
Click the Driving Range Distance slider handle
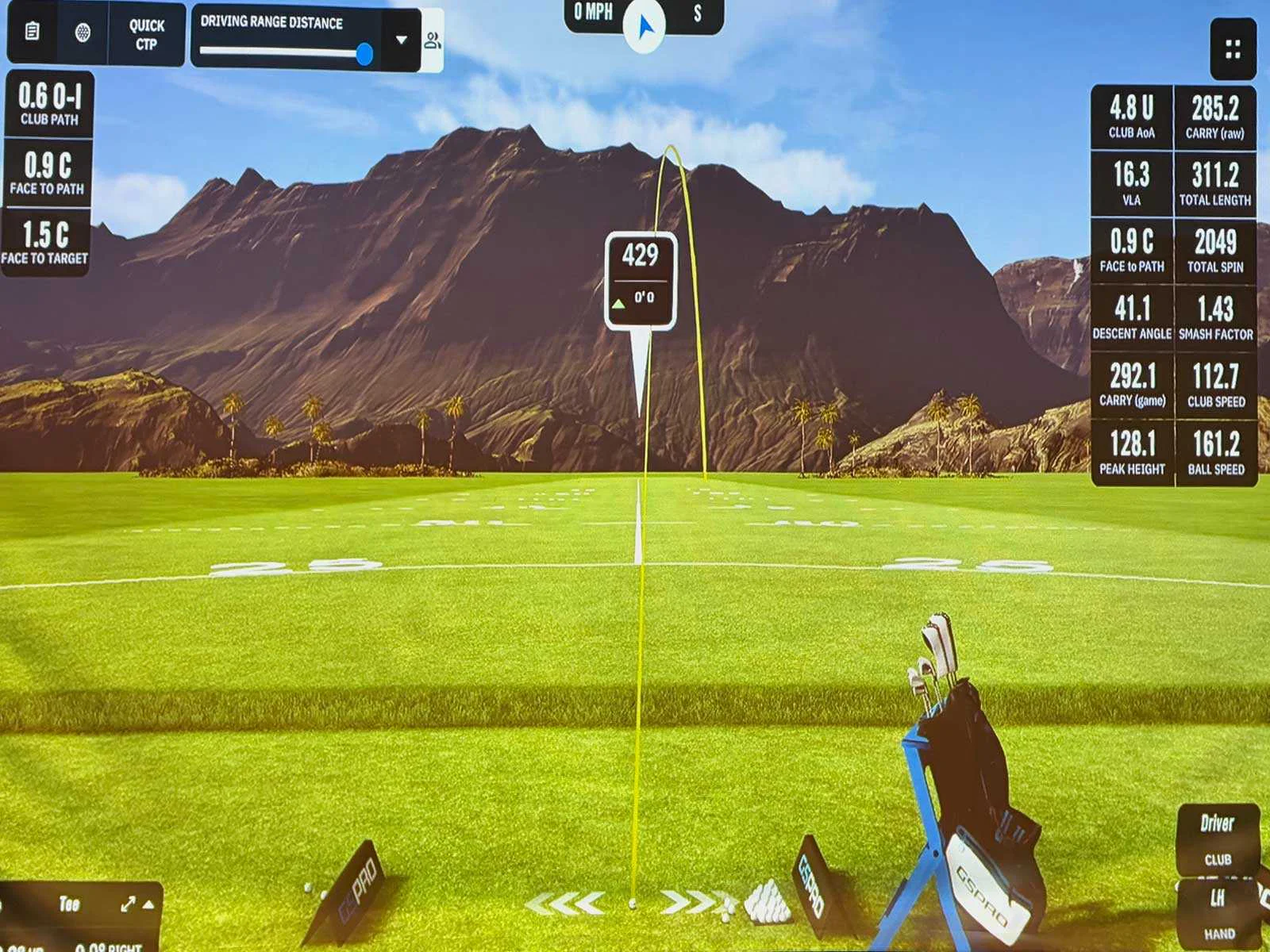pos(364,52)
